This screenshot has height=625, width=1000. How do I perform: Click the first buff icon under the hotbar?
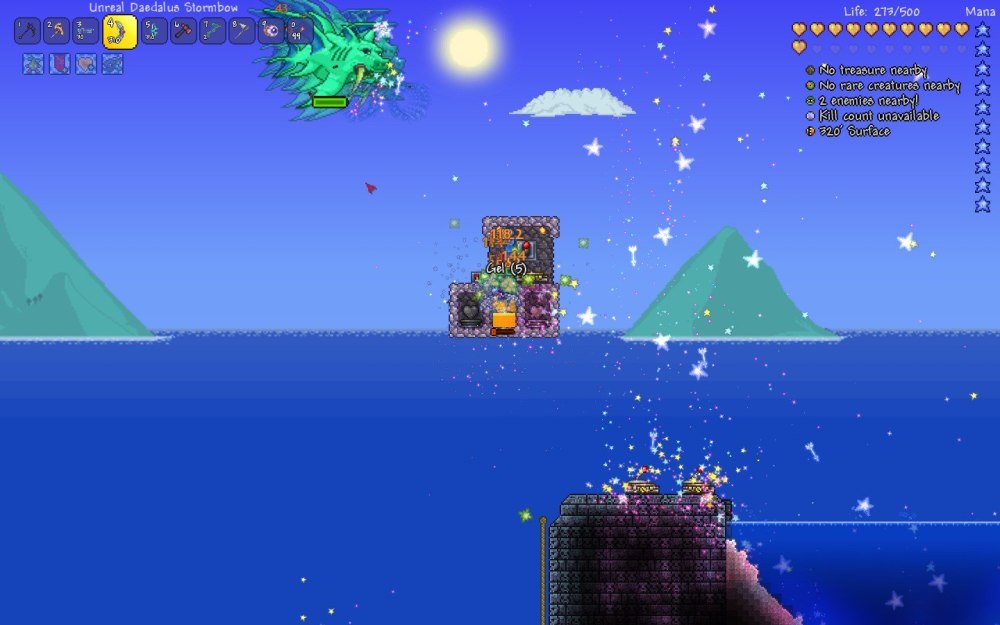tap(33, 64)
